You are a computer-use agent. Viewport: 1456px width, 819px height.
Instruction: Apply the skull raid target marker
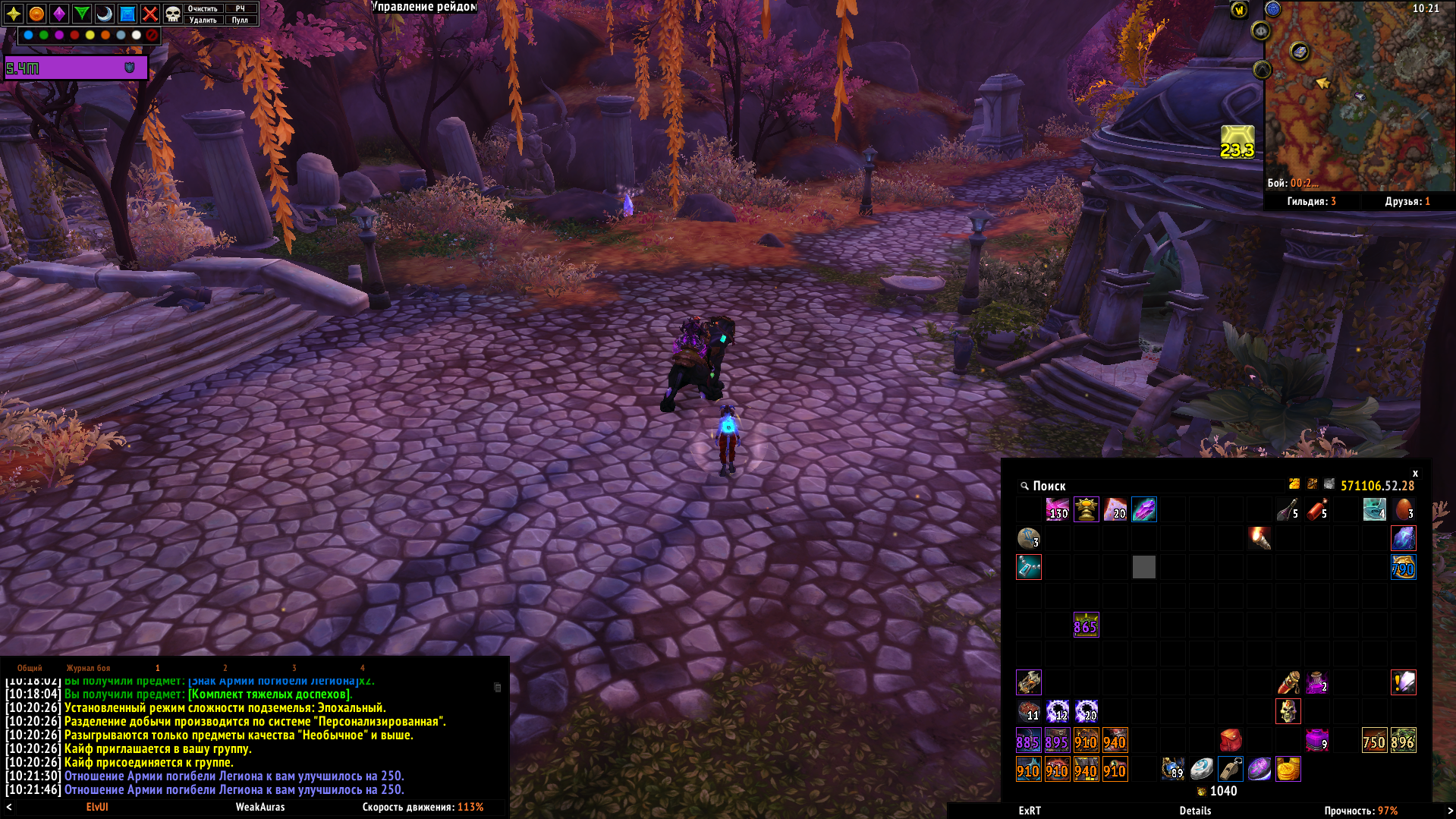point(173,14)
